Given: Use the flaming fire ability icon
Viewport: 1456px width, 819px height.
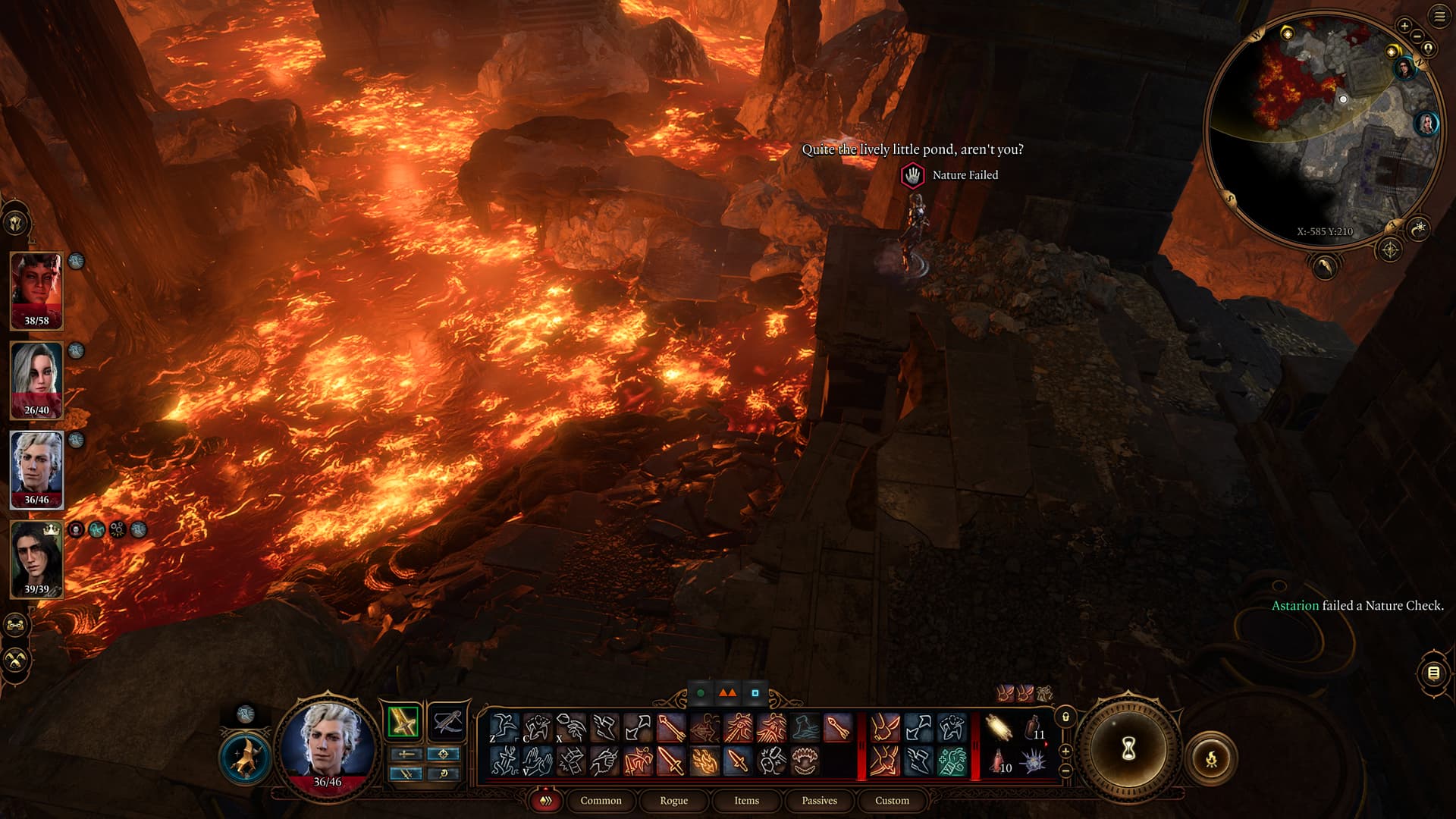Looking at the screenshot, I should click(x=704, y=760).
